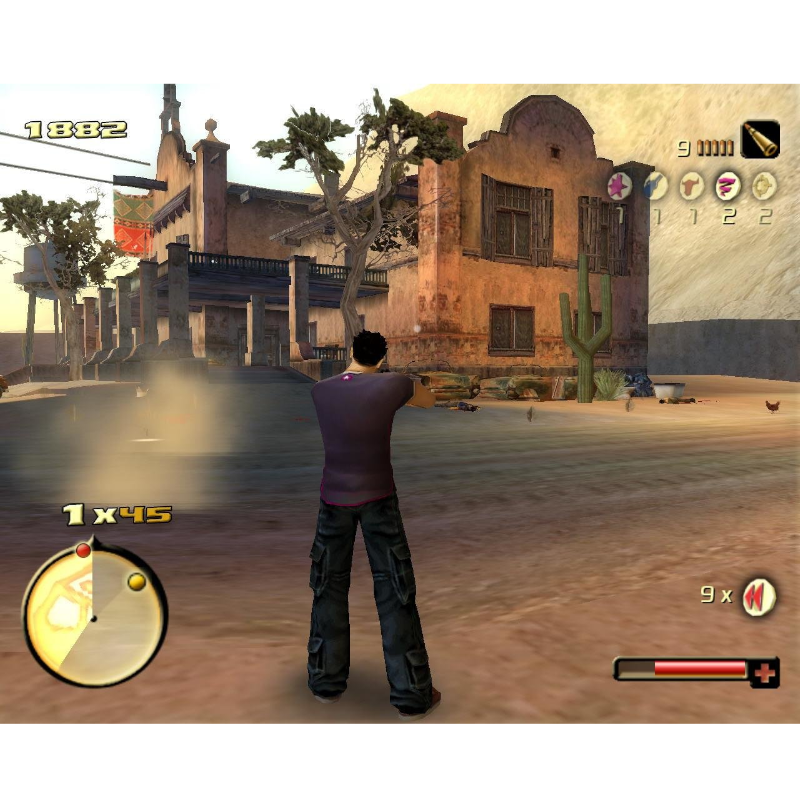Viewport: 800px width, 800px height.
Task: Activate the pink star power-up
Action: pyautogui.click(x=619, y=186)
